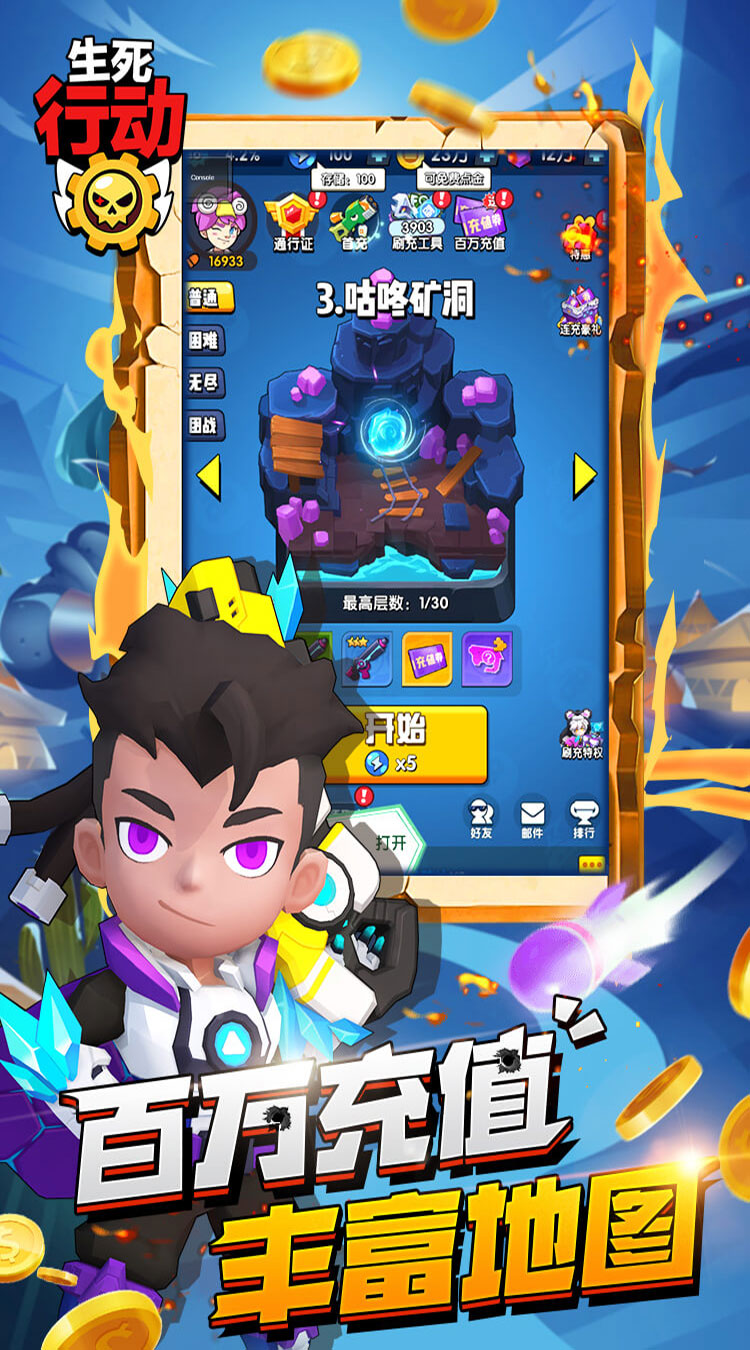Show the next map with the right arrow

(x=584, y=477)
